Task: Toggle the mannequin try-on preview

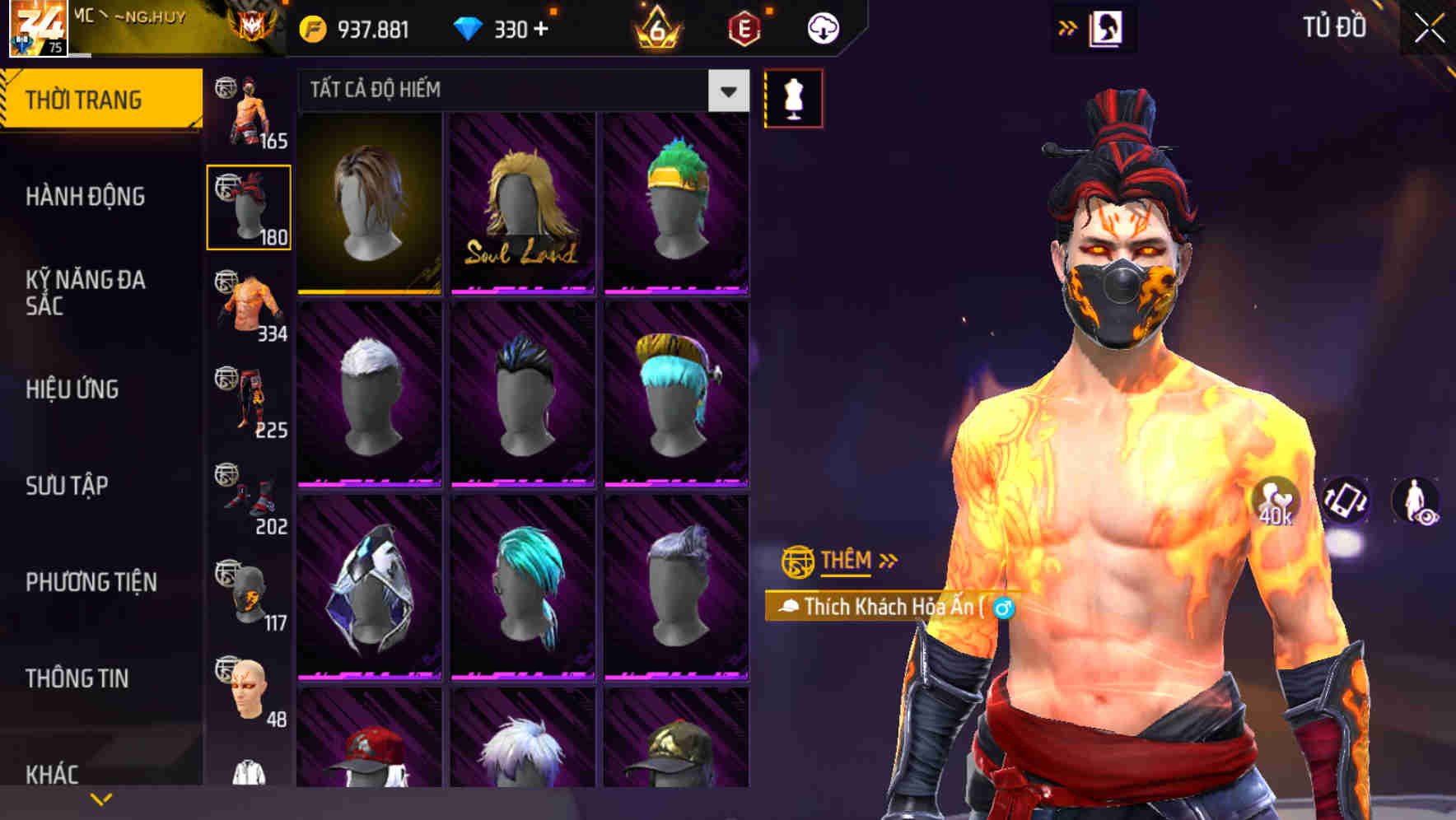Action: click(x=793, y=97)
